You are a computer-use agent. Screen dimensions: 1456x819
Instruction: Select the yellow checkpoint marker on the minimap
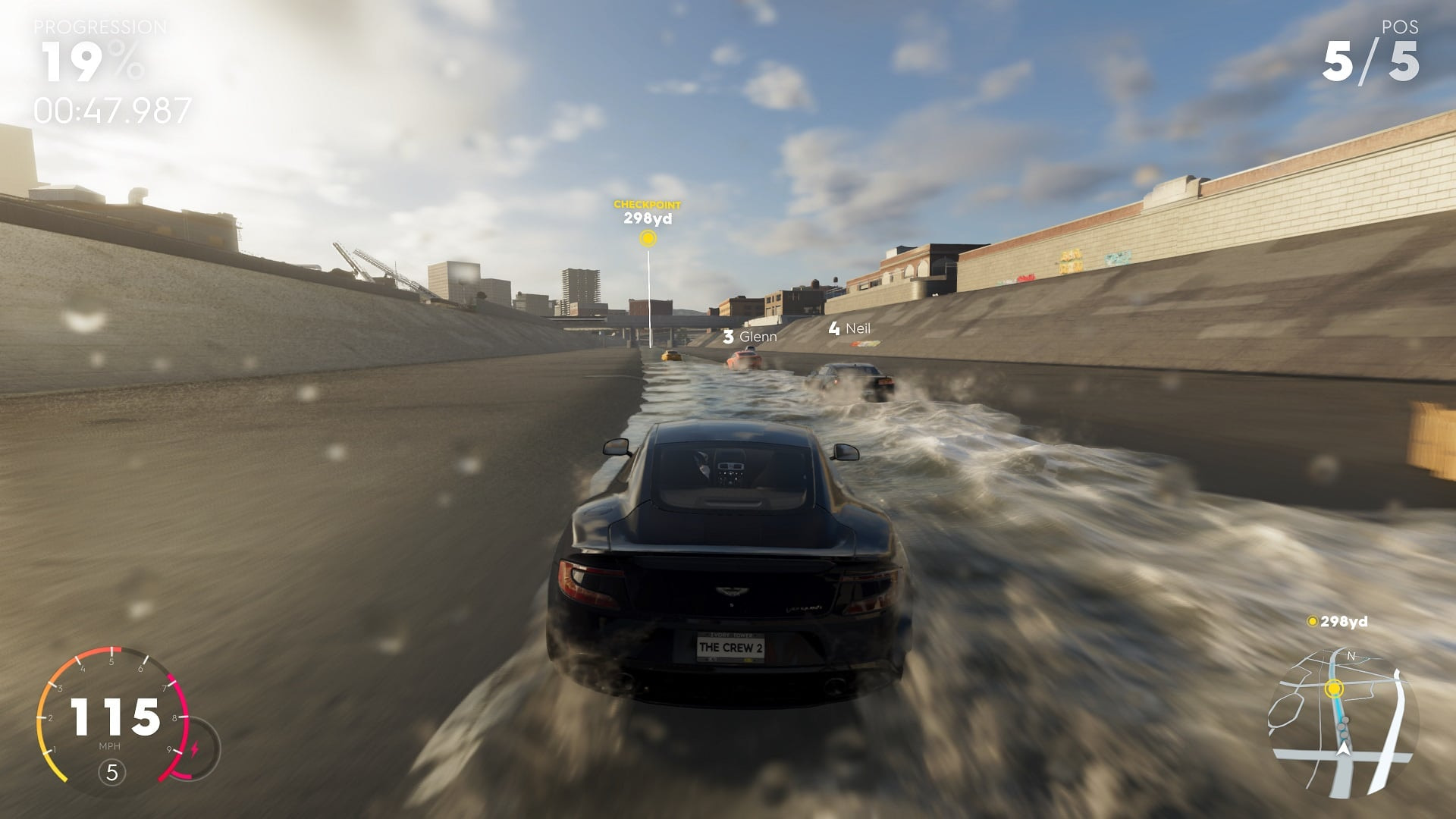point(1334,689)
